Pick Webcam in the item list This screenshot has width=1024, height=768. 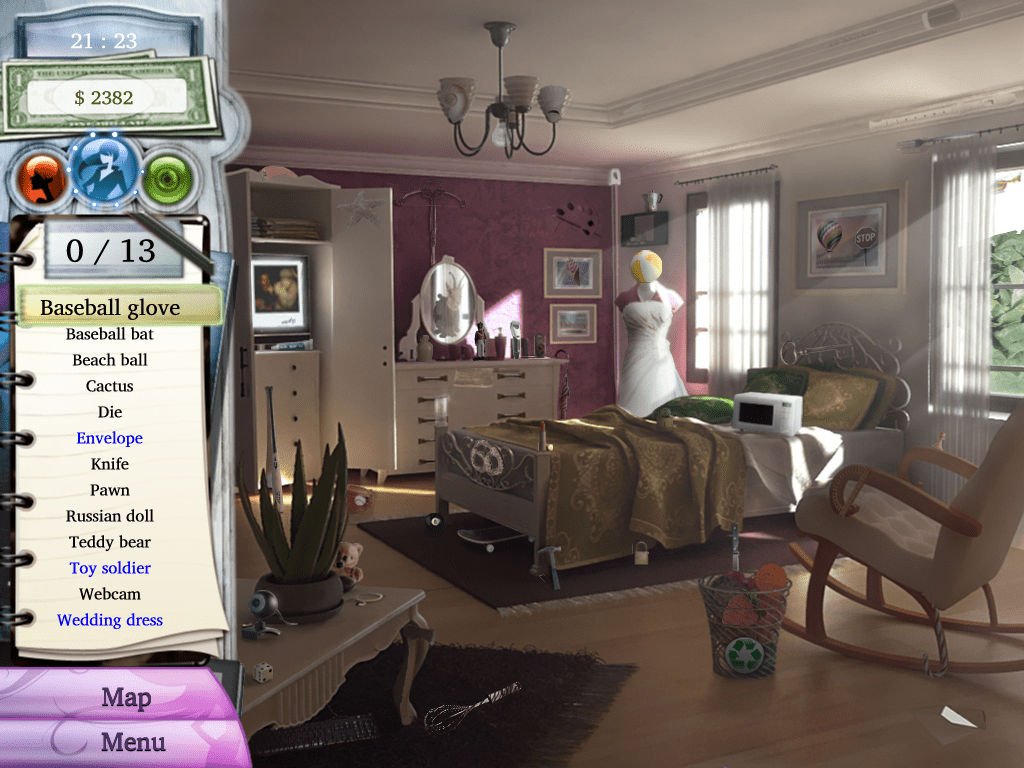tap(110, 594)
